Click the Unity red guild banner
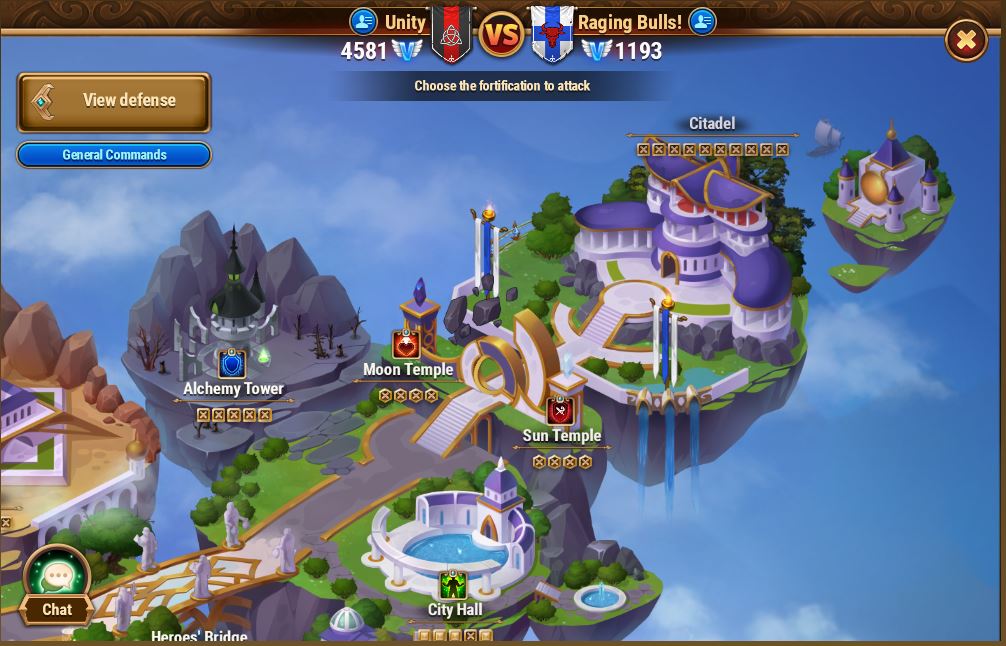The width and height of the screenshot is (1006, 646). pos(451,34)
